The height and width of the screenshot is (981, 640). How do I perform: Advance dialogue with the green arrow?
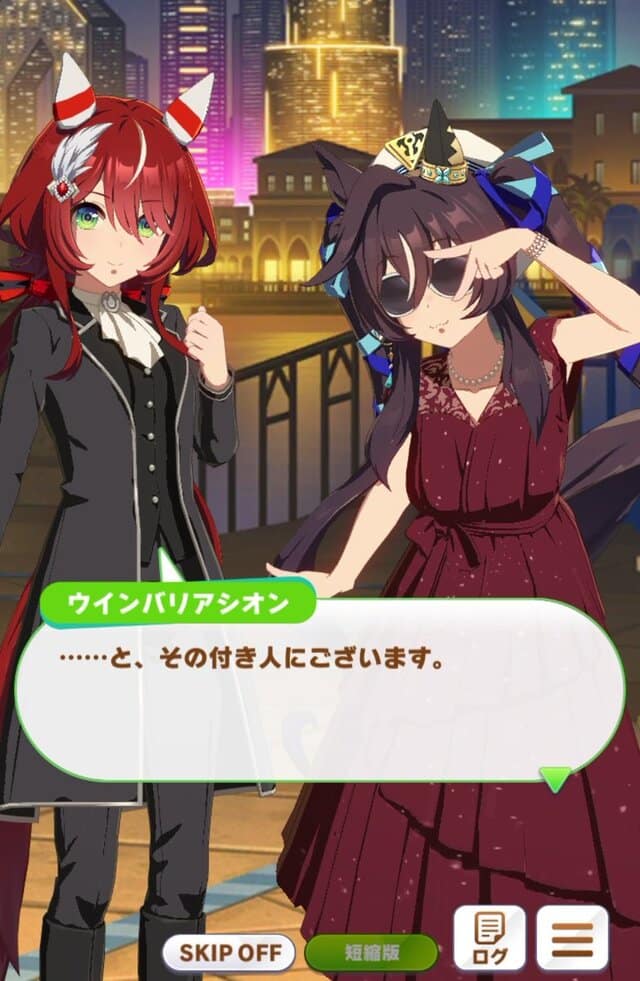tap(555, 778)
